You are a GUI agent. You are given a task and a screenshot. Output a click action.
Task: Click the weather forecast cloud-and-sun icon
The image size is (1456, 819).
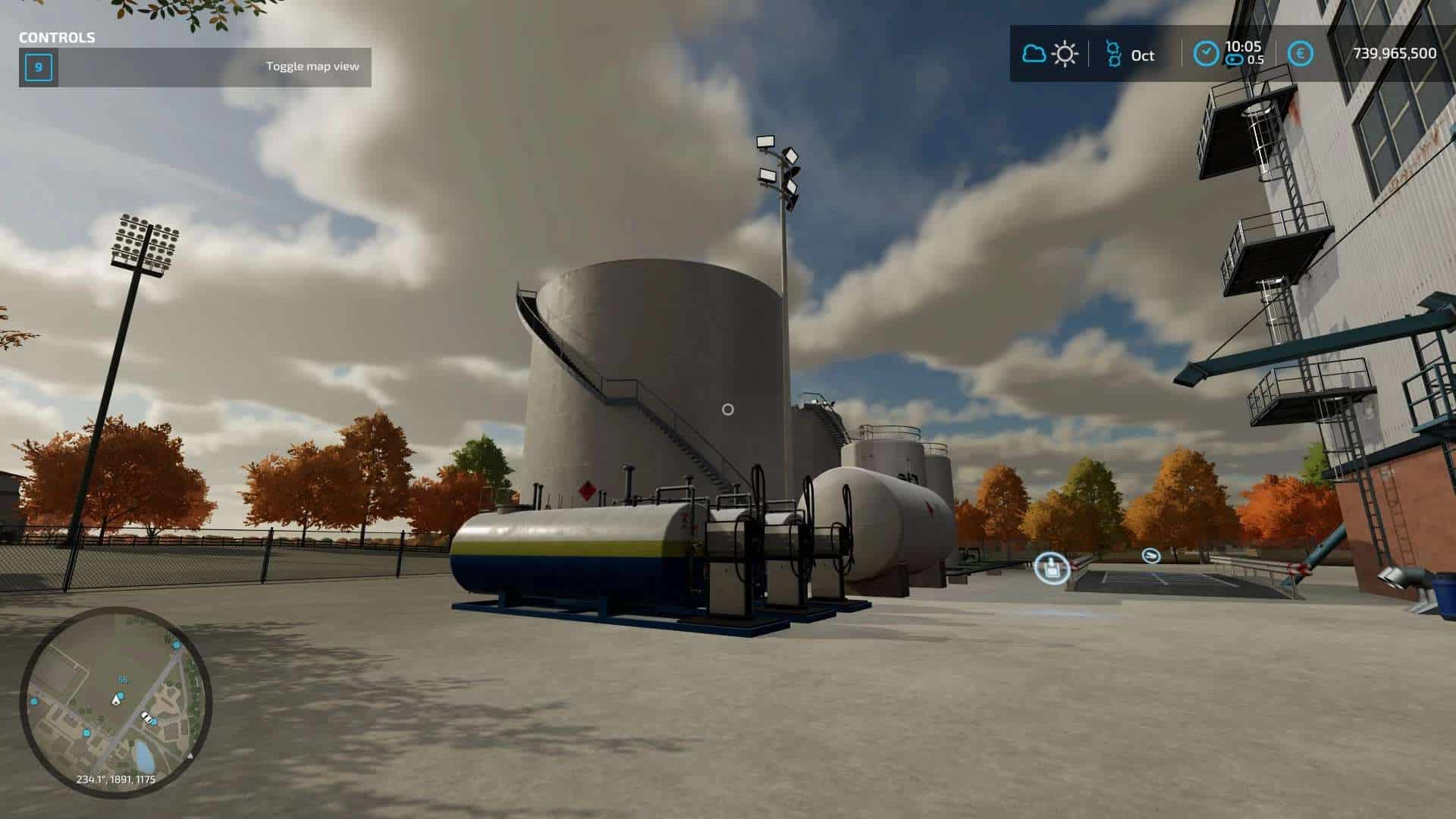click(x=1050, y=54)
